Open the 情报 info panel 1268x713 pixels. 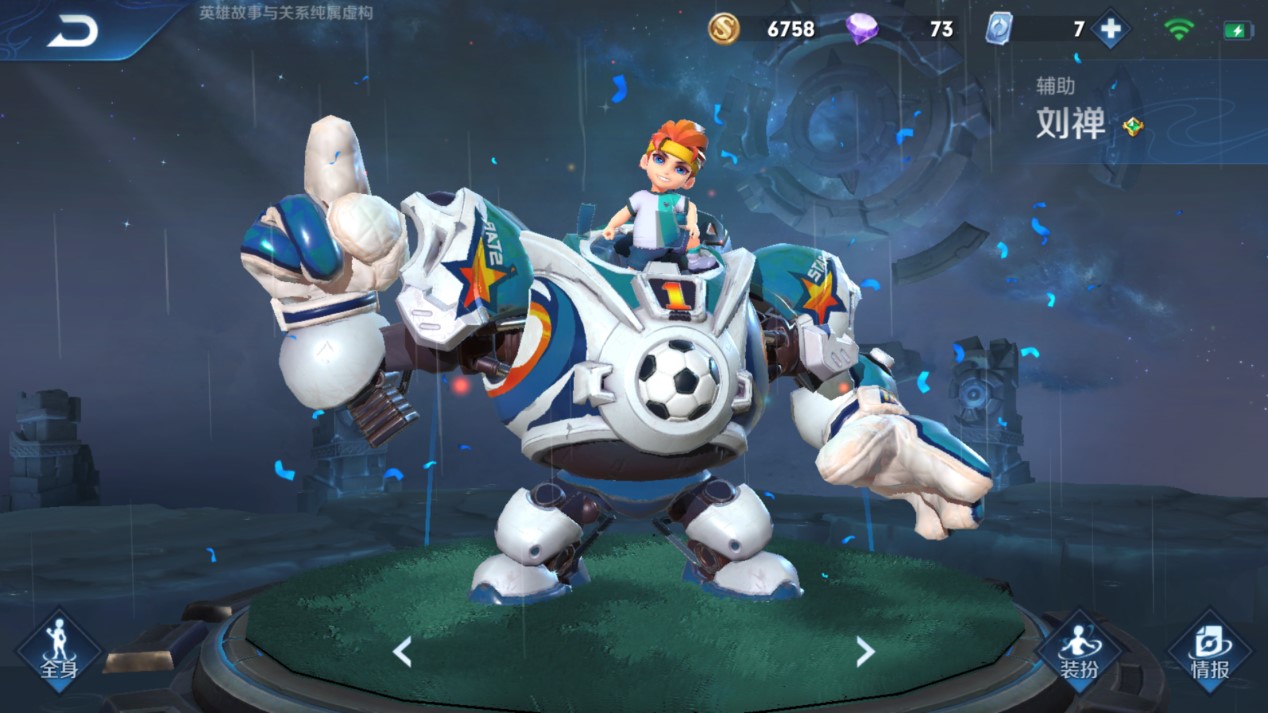[x=1209, y=650]
